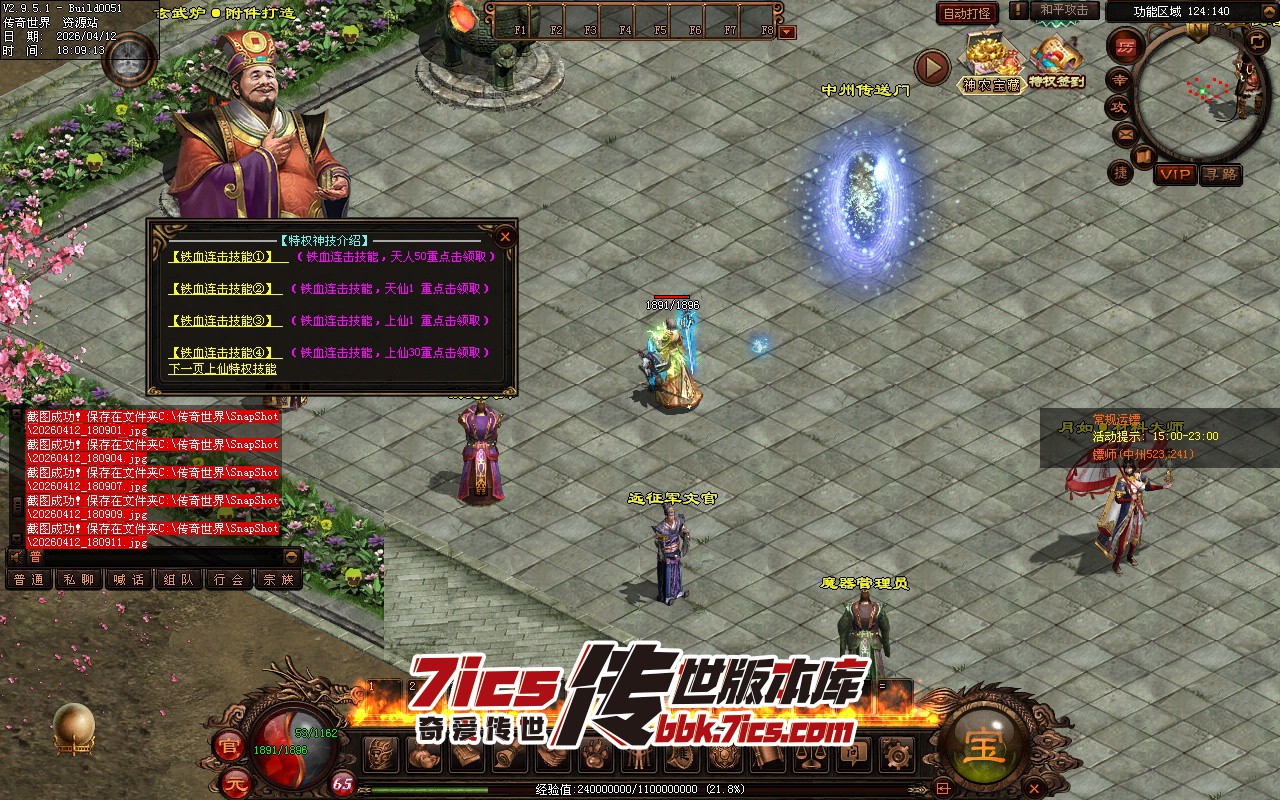The image size is (1280, 800).
Task: Open the 神农宝藏 treasure event
Action: point(991,64)
